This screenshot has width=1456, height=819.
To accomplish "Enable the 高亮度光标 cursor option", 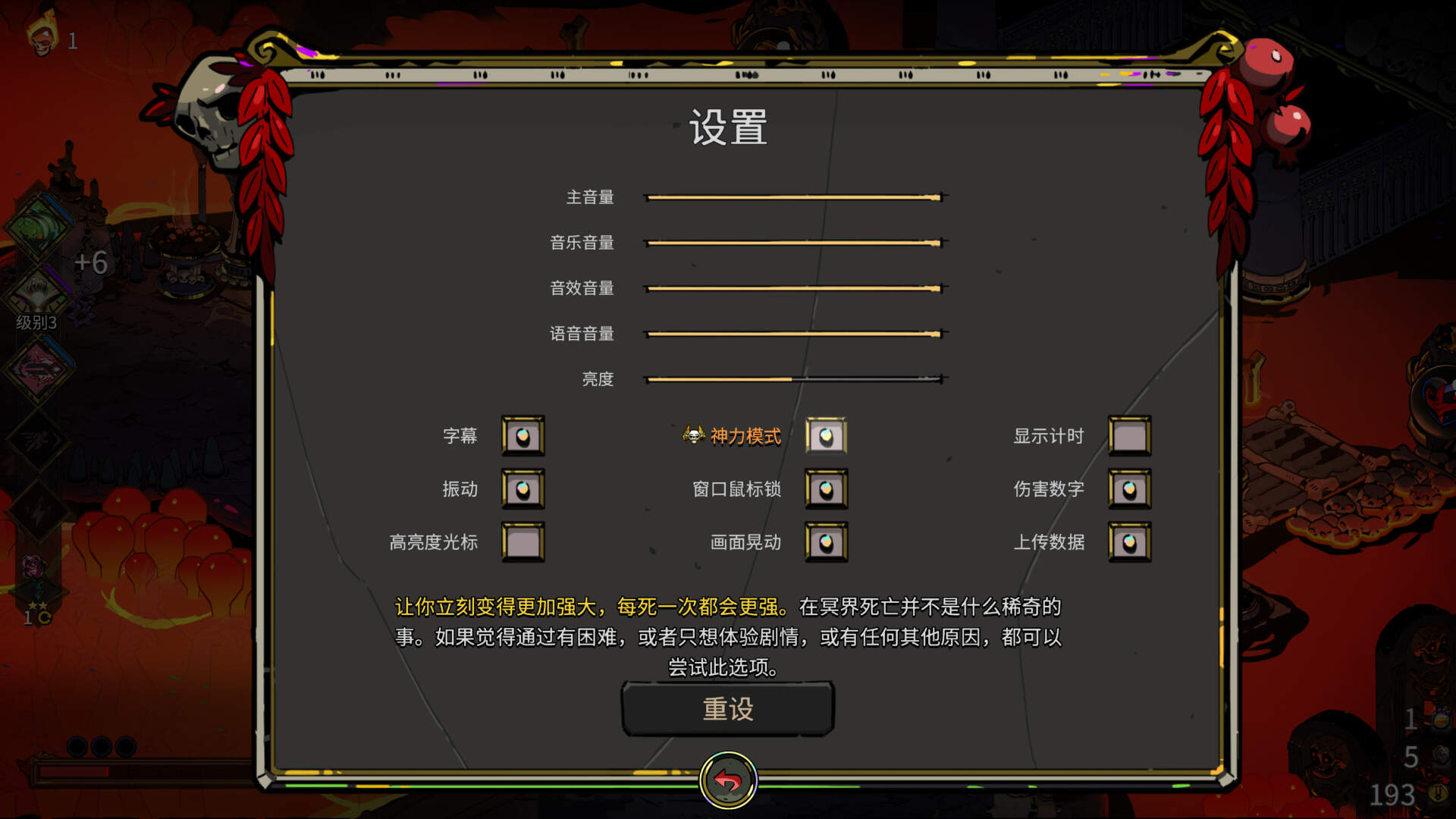I will tap(523, 542).
